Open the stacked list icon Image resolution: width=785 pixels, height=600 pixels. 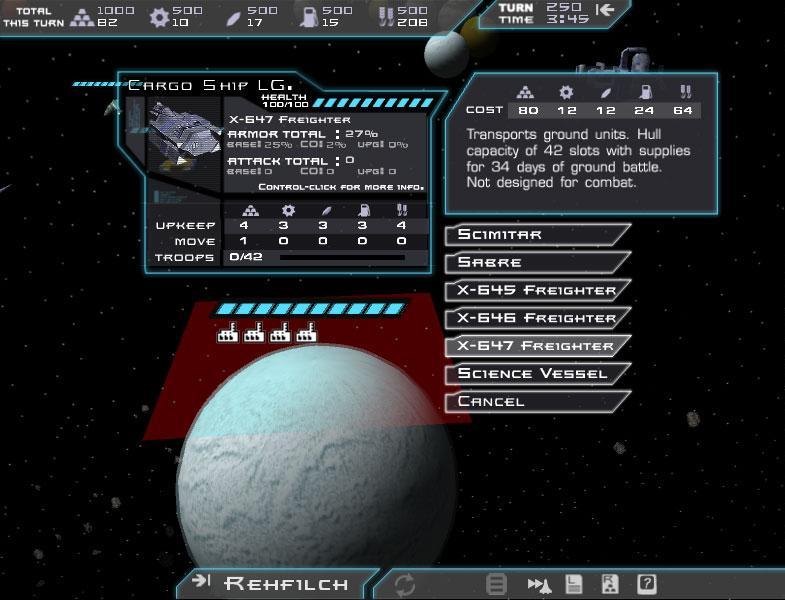pos(496,584)
